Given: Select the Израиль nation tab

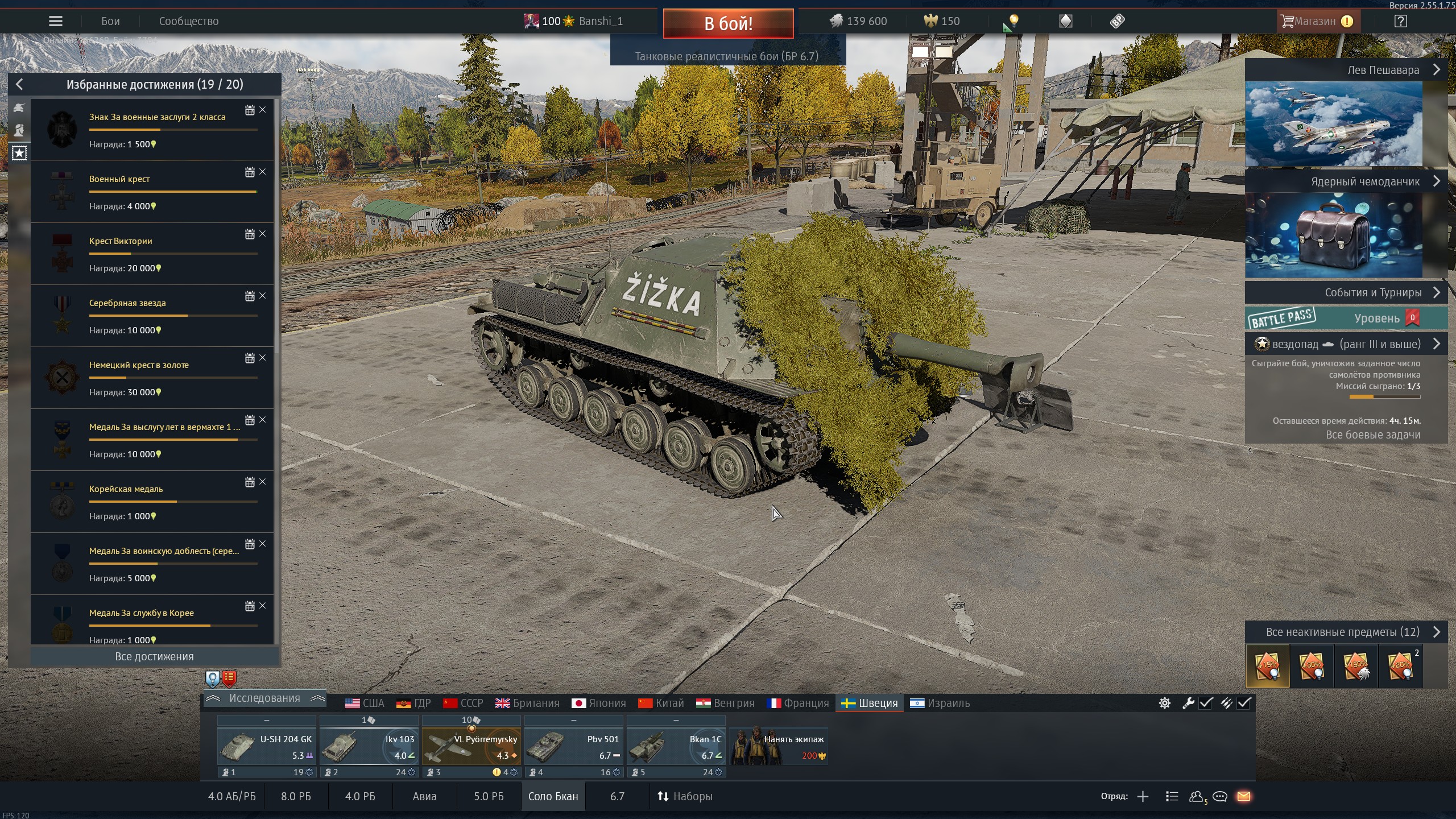Looking at the screenshot, I should pyautogui.click(x=940, y=704).
